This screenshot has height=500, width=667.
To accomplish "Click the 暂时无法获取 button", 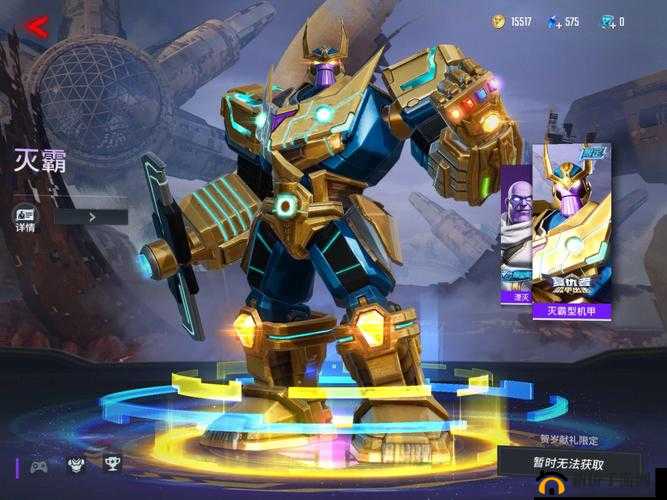I will point(570,463).
